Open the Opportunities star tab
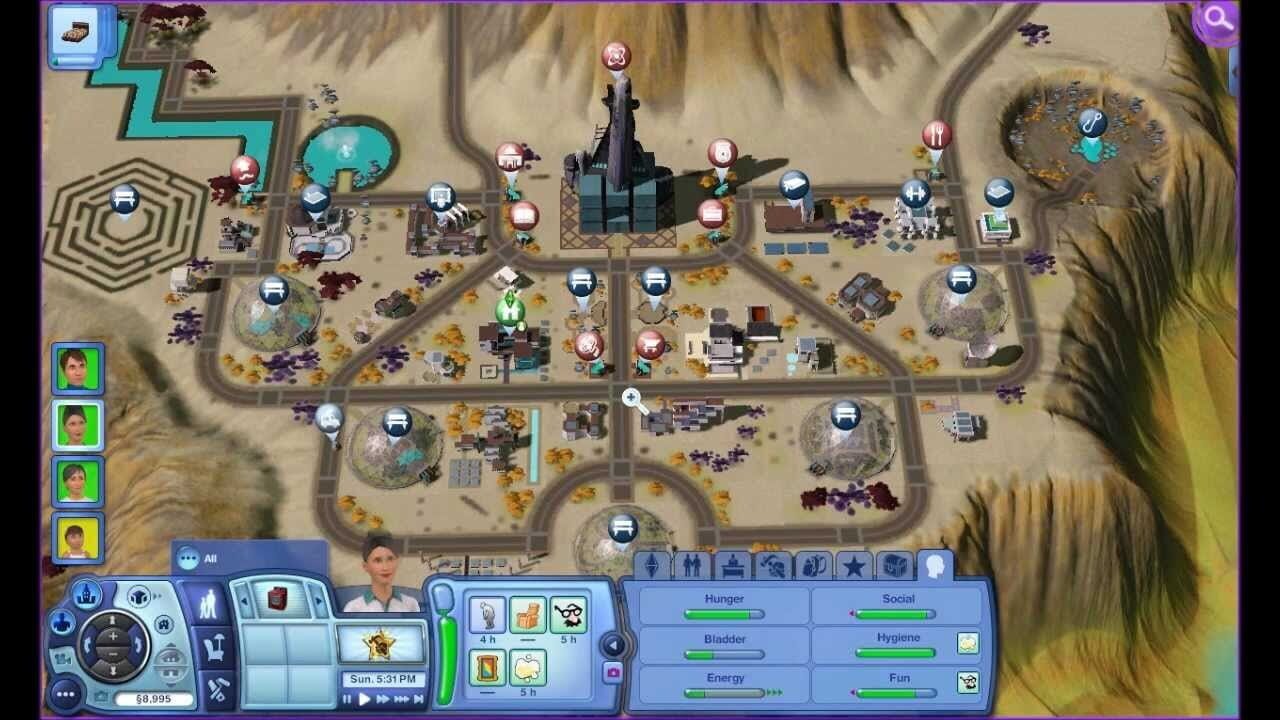This screenshot has height=720, width=1280. pos(854,565)
